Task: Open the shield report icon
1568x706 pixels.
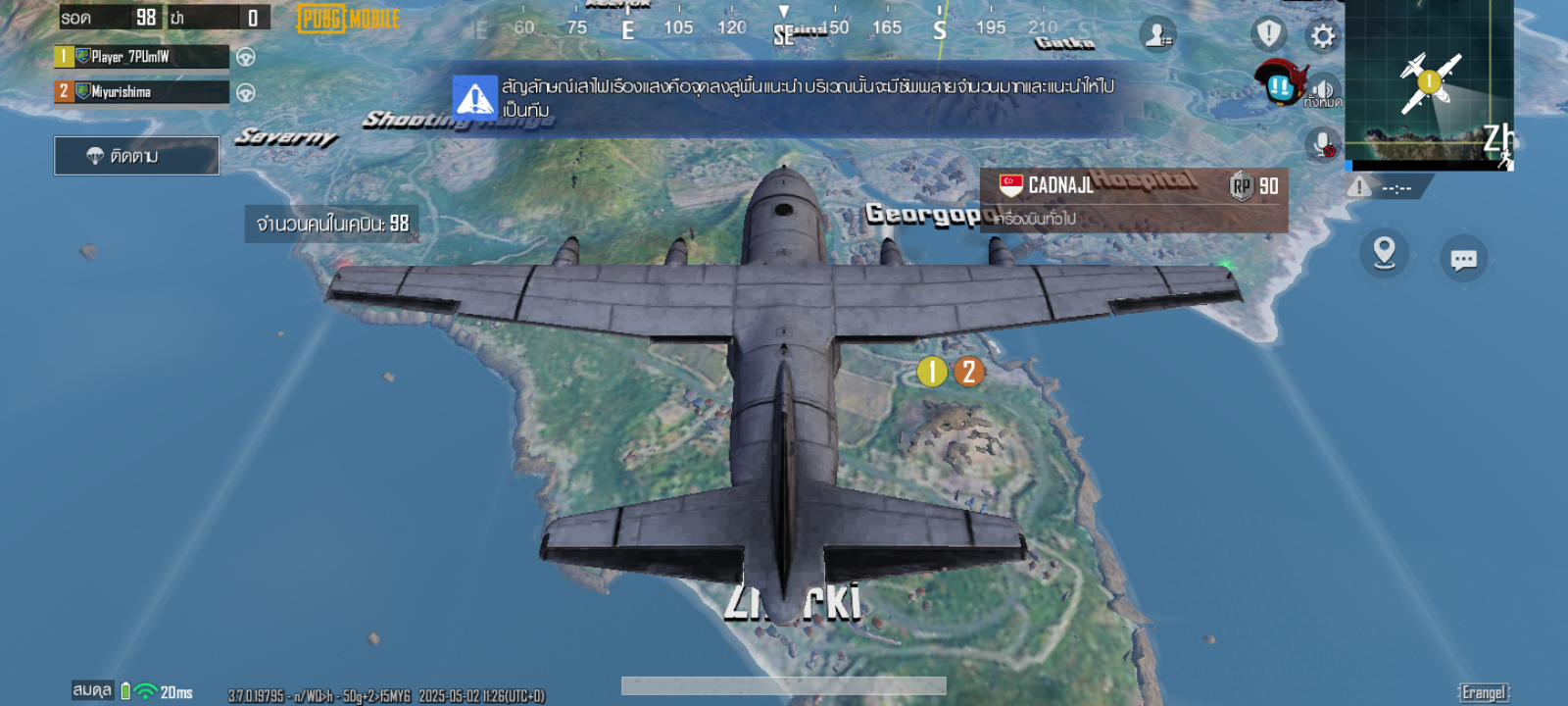Action: (x=1269, y=34)
